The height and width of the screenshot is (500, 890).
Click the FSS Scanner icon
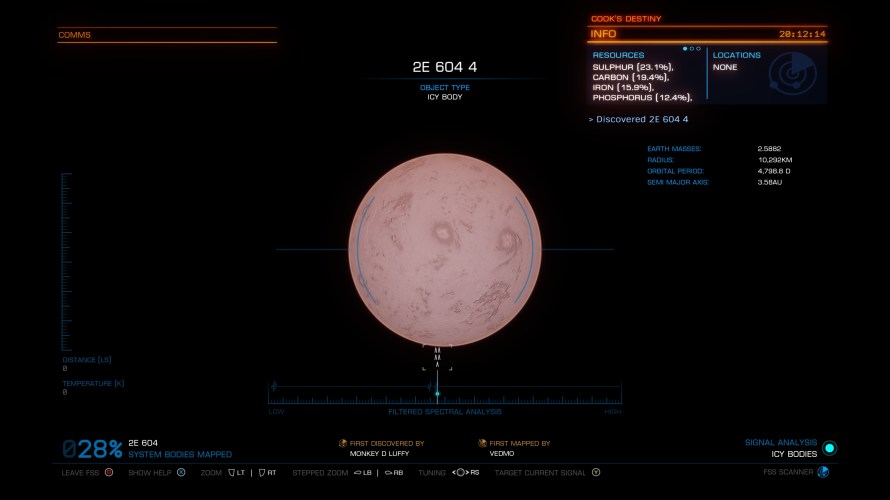click(x=823, y=472)
